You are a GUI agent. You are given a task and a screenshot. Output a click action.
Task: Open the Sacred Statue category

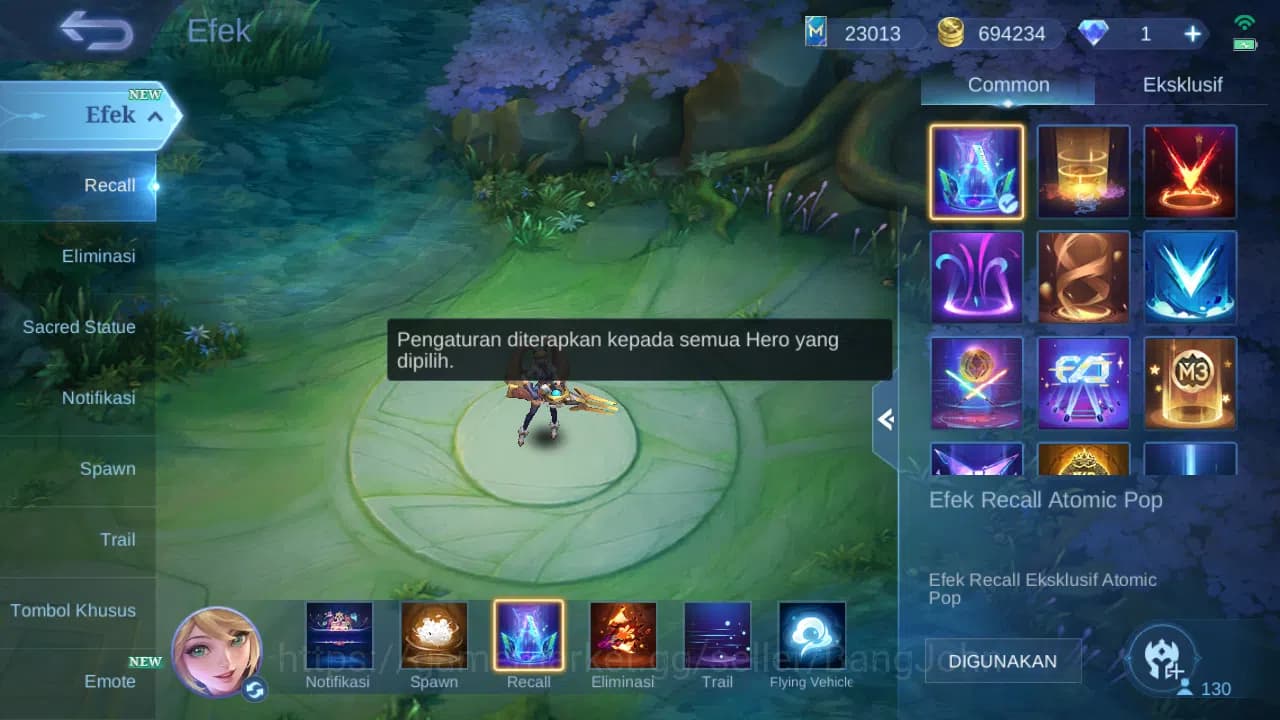tap(79, 327)
